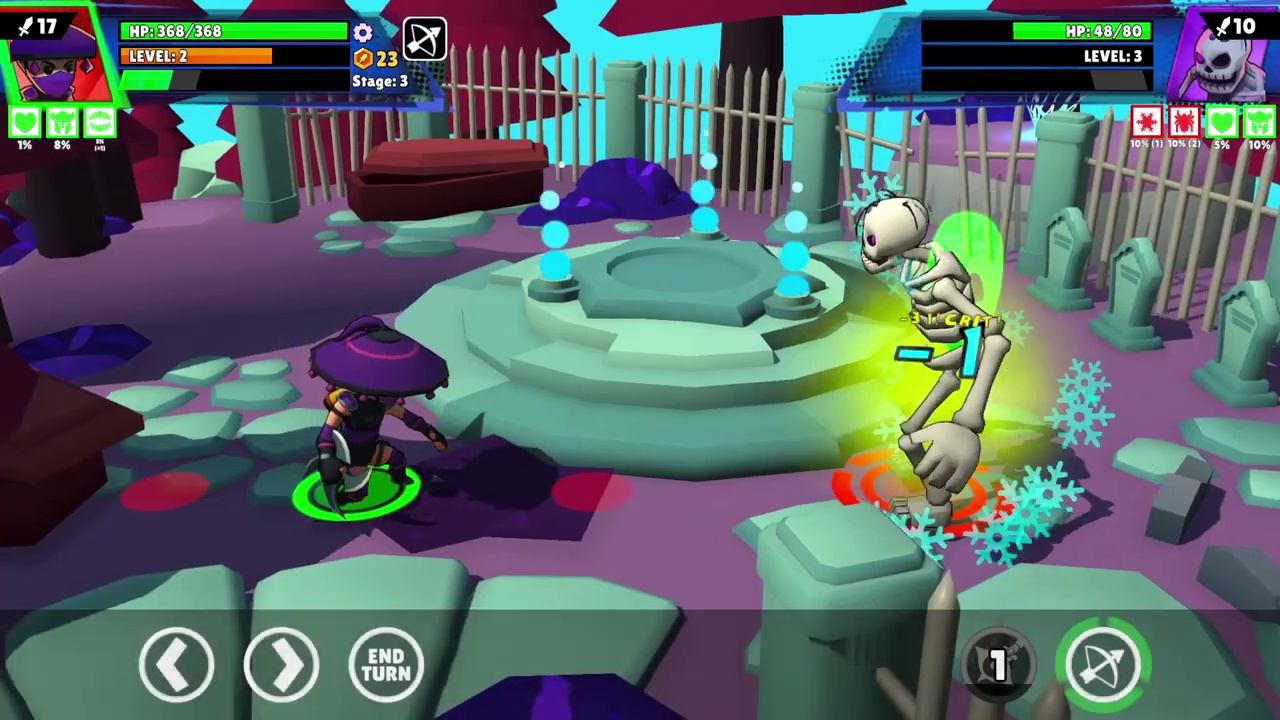Move left with the left arrow button

(x=177, y=663)
